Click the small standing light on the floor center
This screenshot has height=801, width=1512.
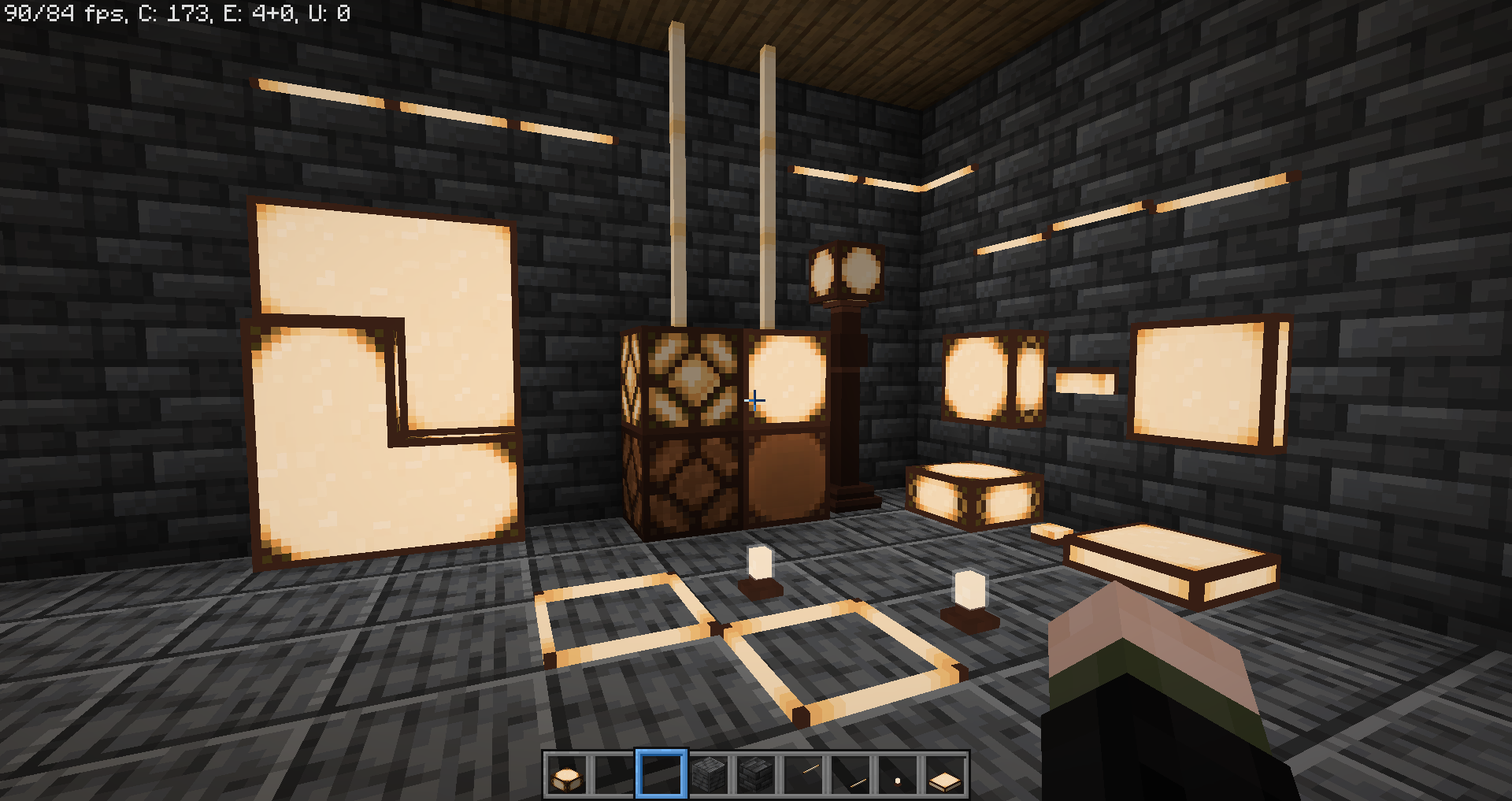(x=758, y=563)
